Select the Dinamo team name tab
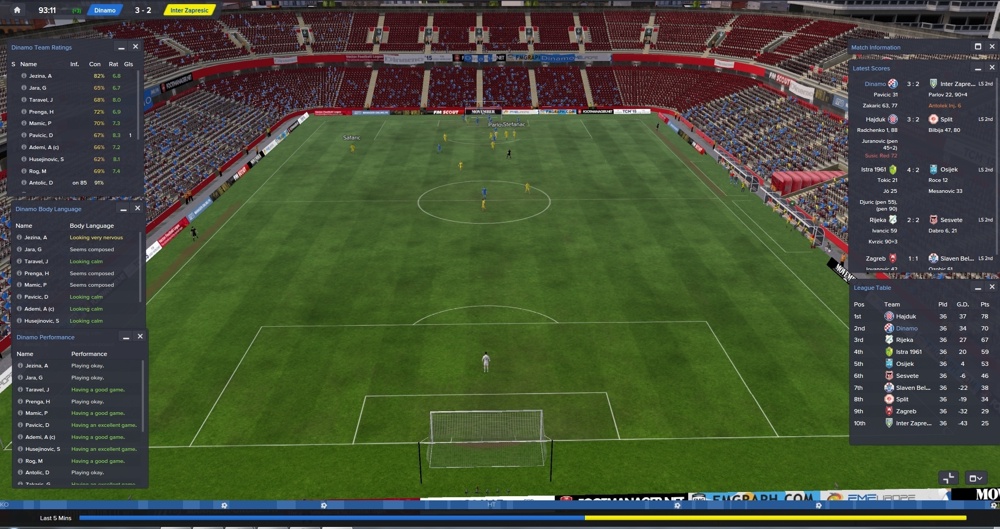1000x529 pixels. pos(104,10)
